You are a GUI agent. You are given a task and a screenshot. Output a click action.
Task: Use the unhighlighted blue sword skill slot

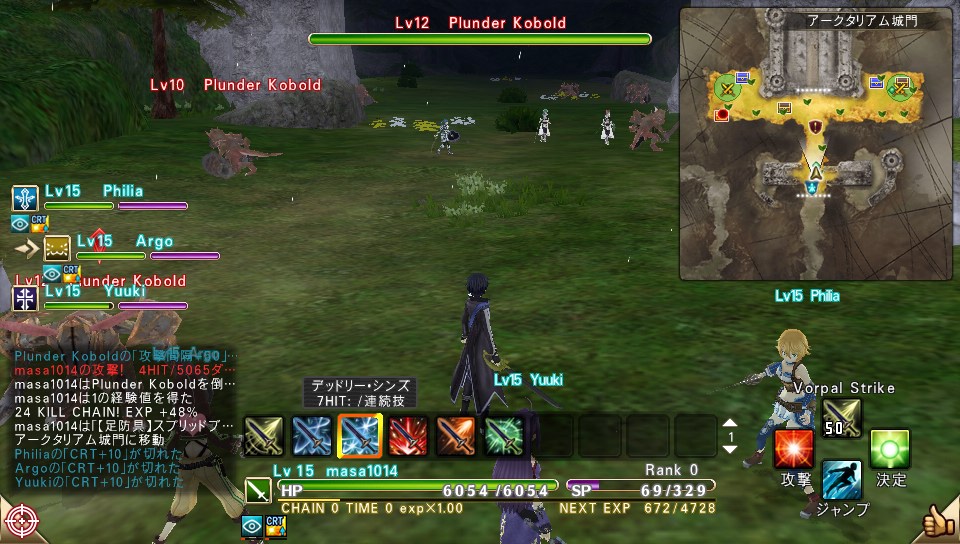coord(311,435)
